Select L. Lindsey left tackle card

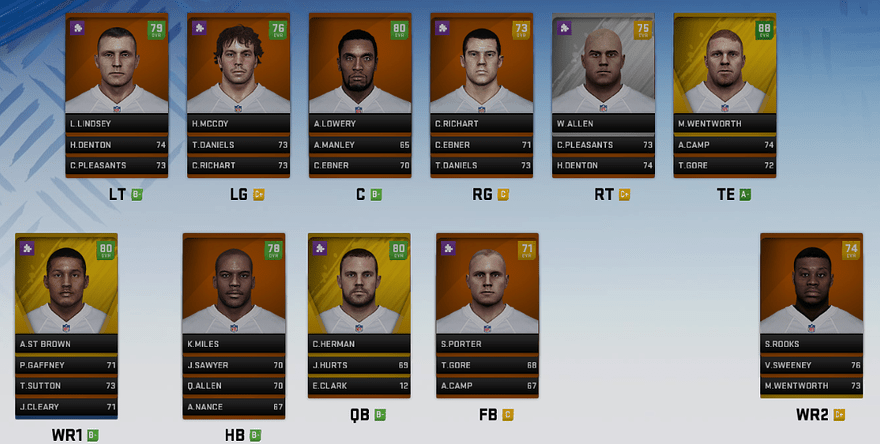(x=117, y=72)
